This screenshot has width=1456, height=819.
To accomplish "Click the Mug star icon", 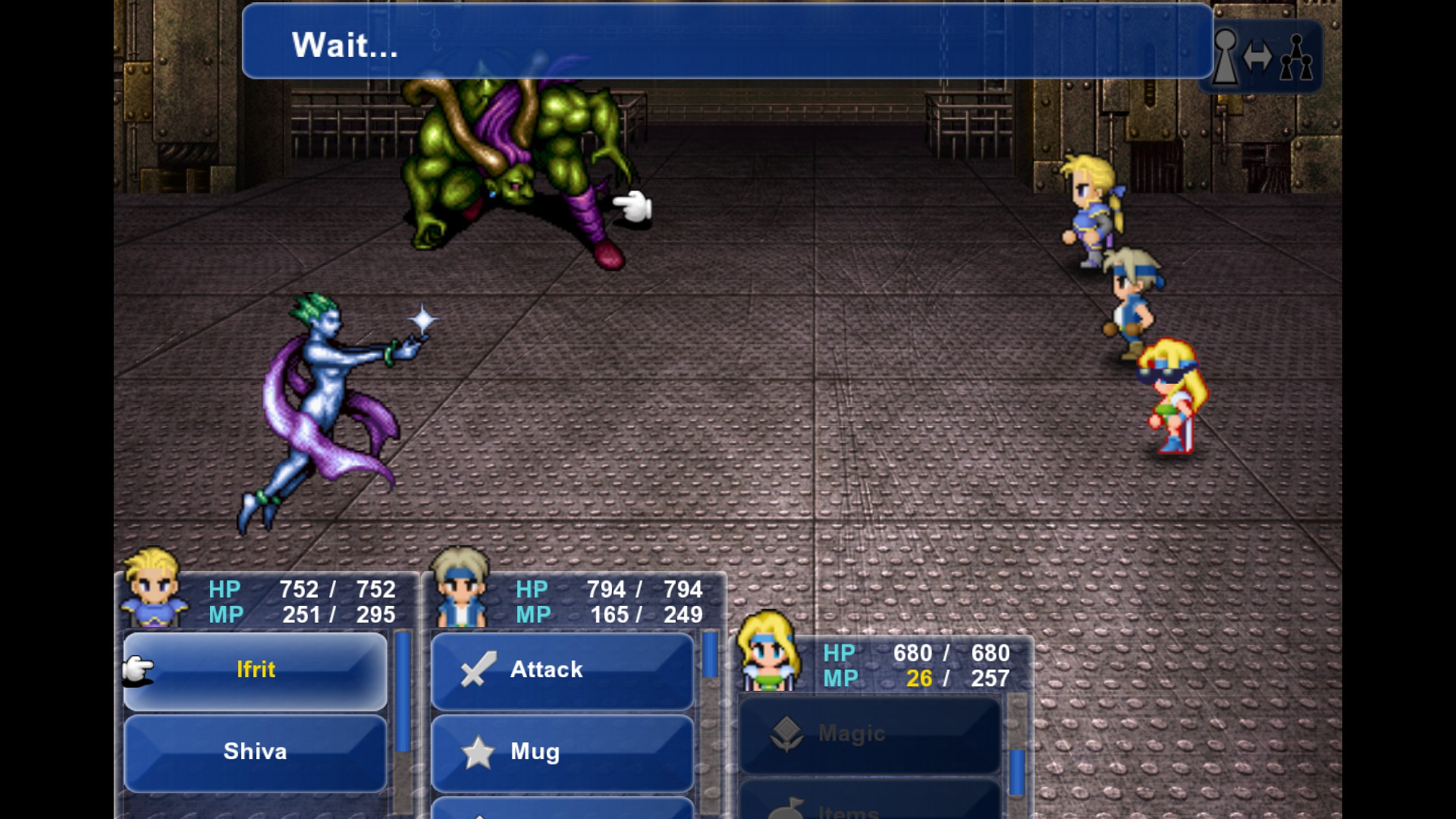I will 479,752.
